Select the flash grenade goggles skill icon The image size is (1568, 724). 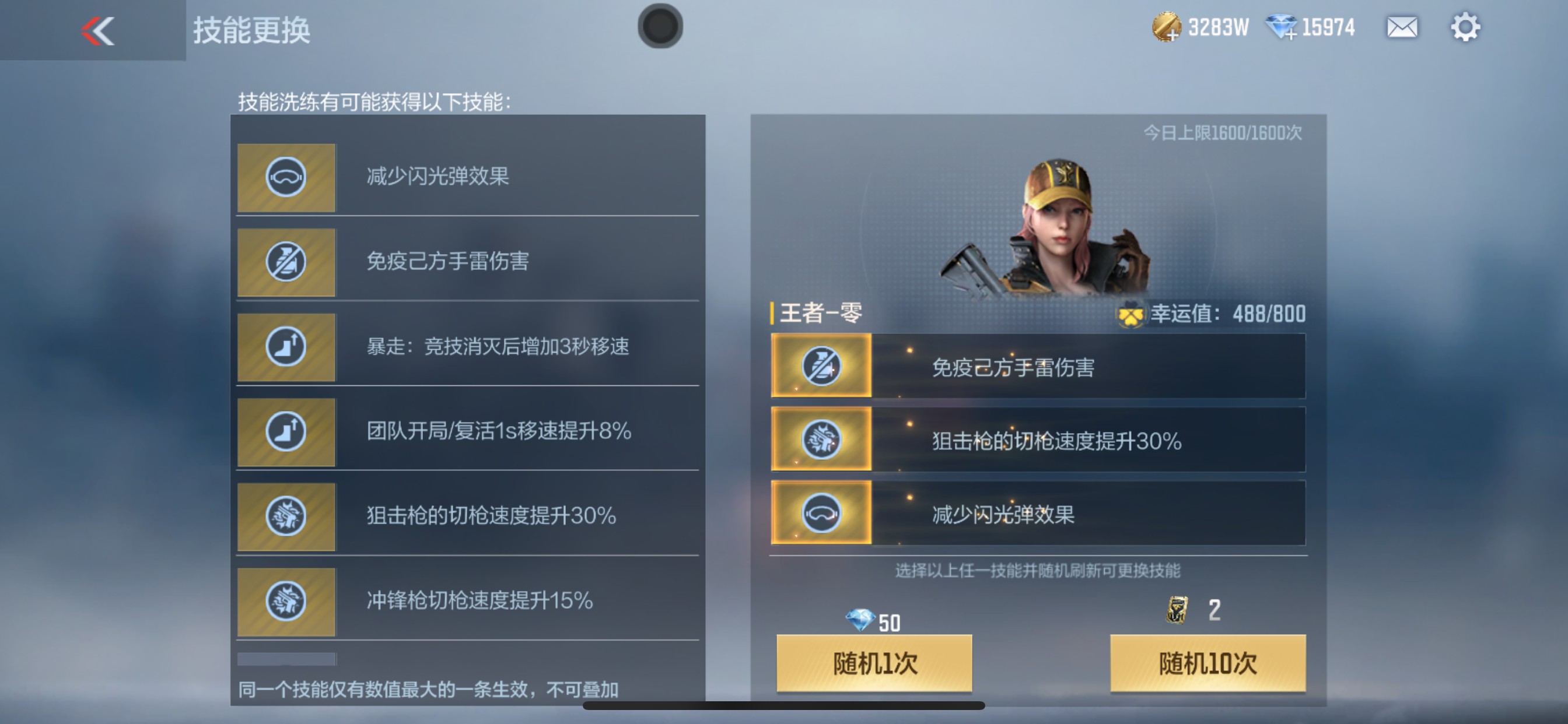click(286, 178)
